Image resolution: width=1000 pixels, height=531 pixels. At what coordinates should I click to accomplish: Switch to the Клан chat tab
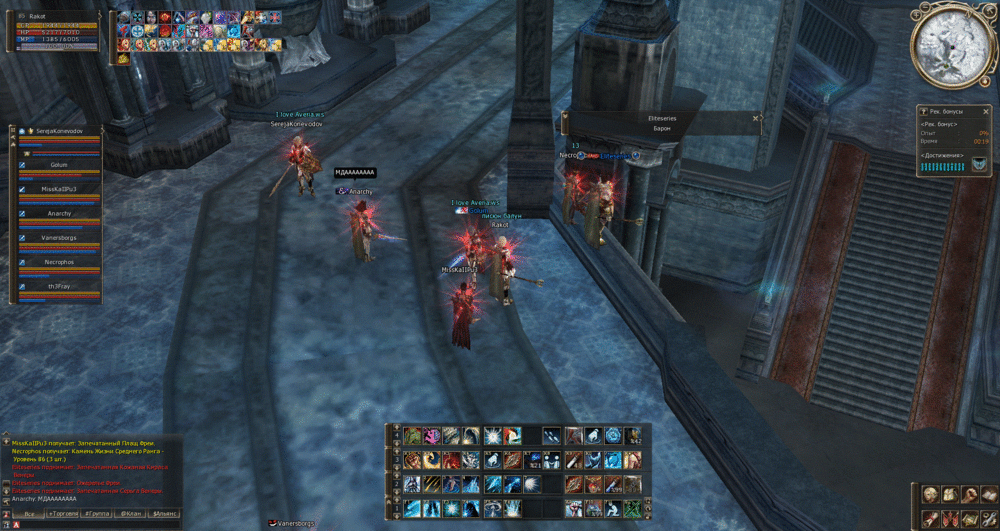click(x=129, y=513)
